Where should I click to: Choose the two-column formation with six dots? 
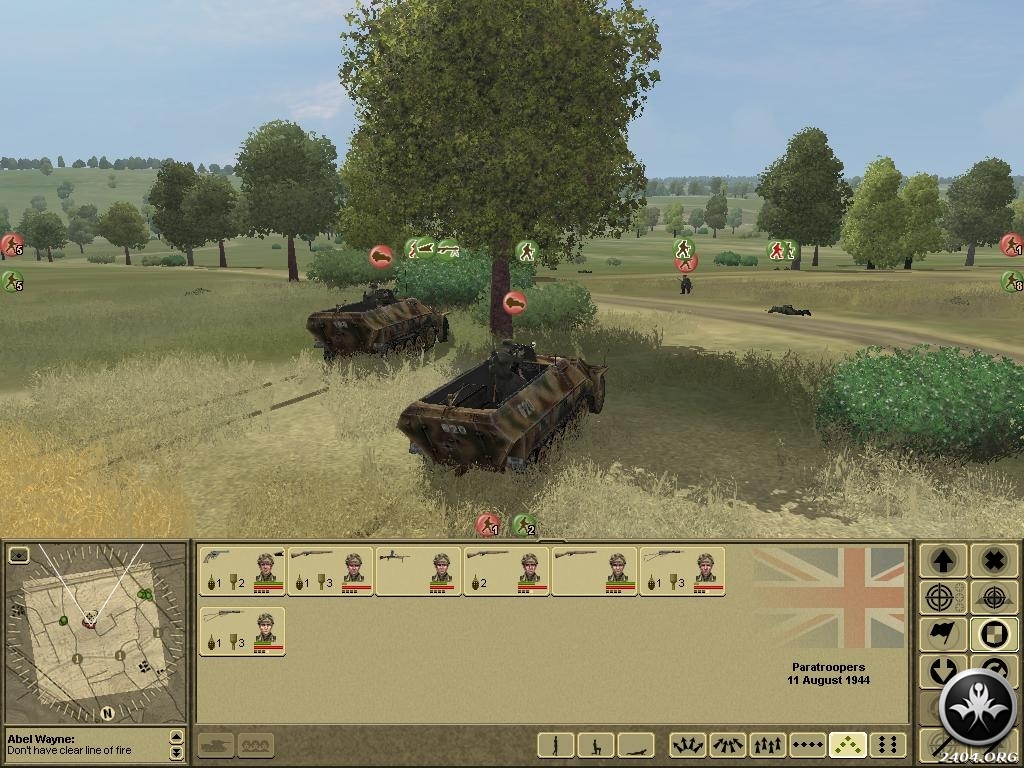888,745
